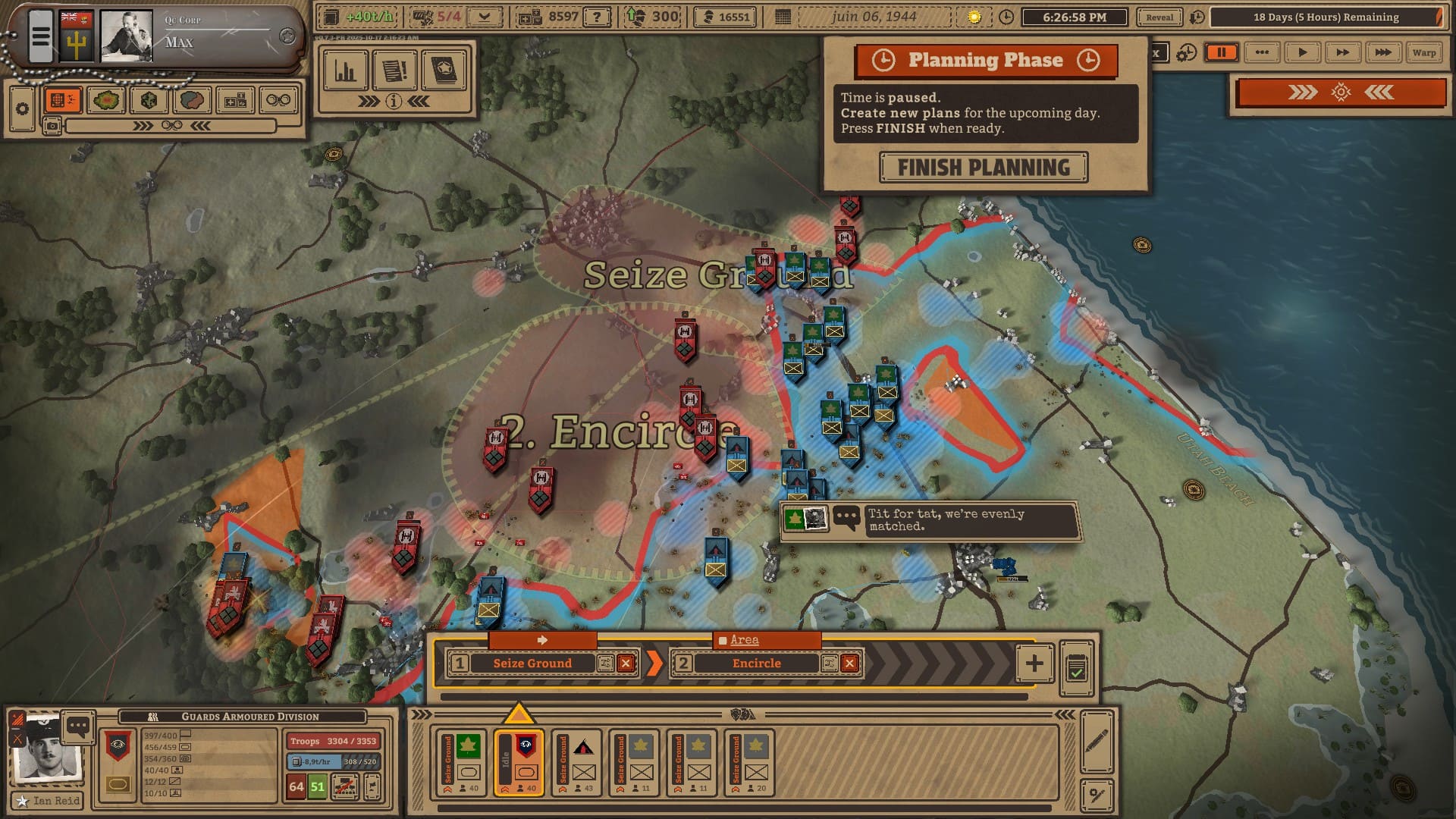Image resolution: width=1456 pixels, height=819 pixels.
Task: Click the Reveal button
Action: coord(1159,17)
